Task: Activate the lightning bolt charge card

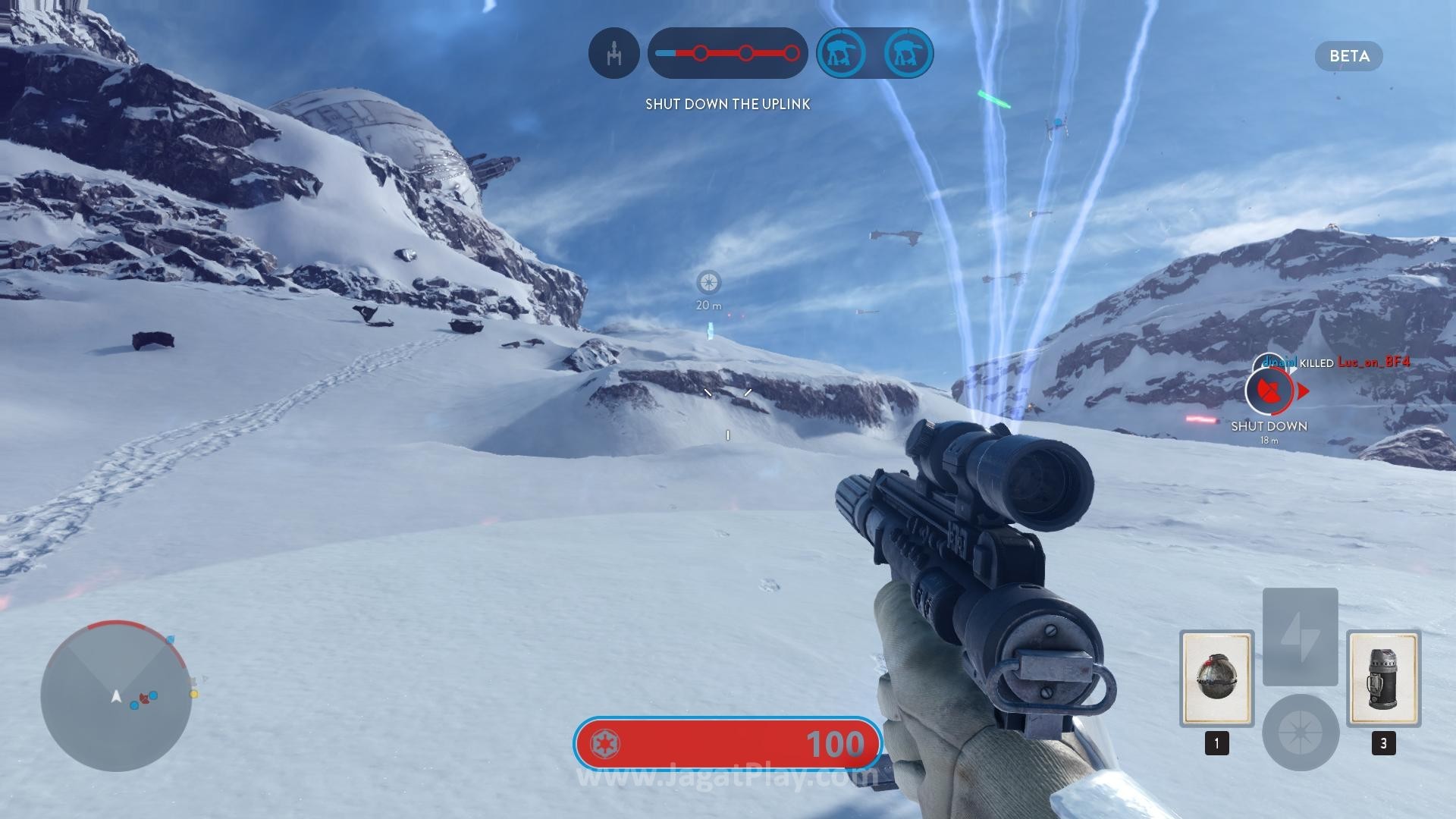Action: pos(1300,636)
